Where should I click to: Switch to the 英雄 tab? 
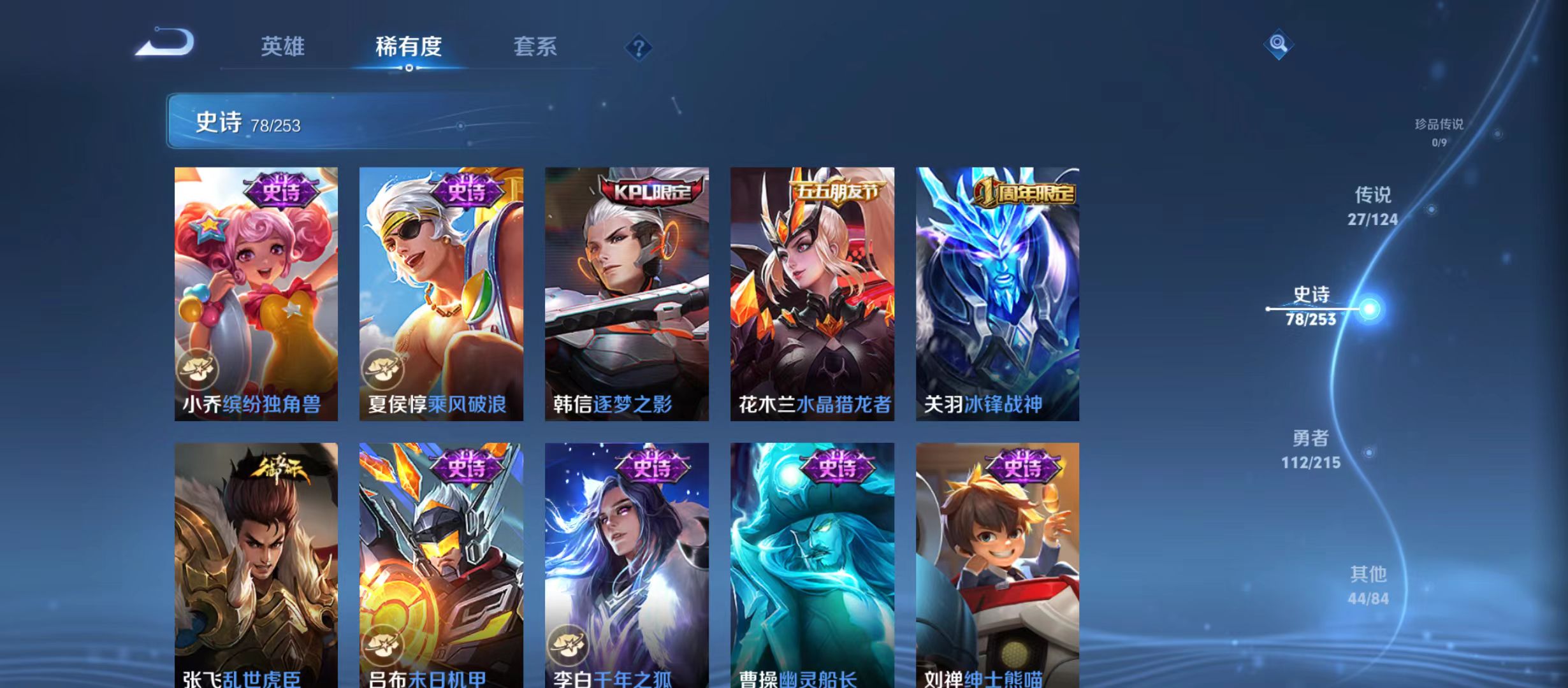pos(284,47)
